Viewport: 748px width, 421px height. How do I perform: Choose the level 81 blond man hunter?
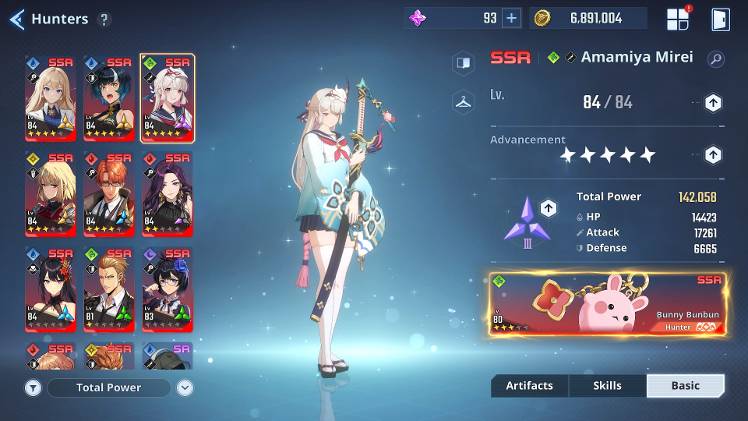click(x=109, y=289)
